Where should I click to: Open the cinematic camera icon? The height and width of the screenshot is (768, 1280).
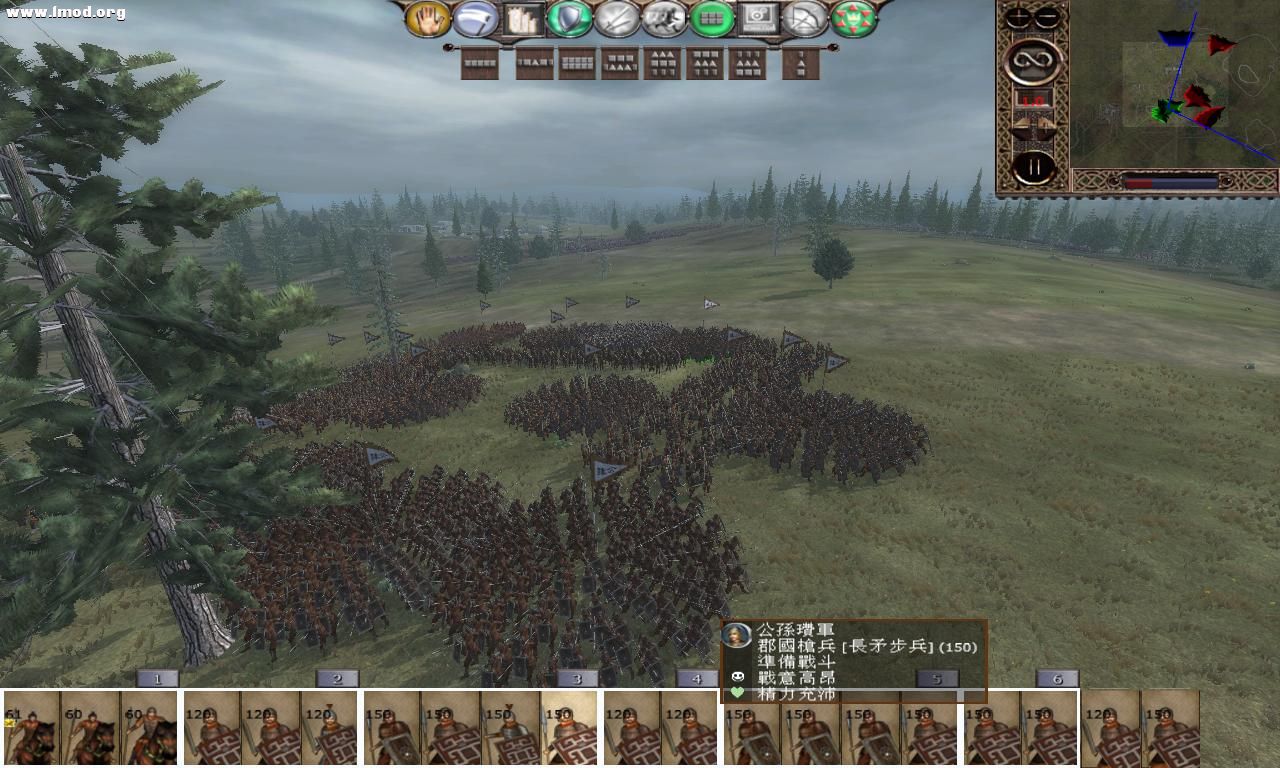(756, 20)
